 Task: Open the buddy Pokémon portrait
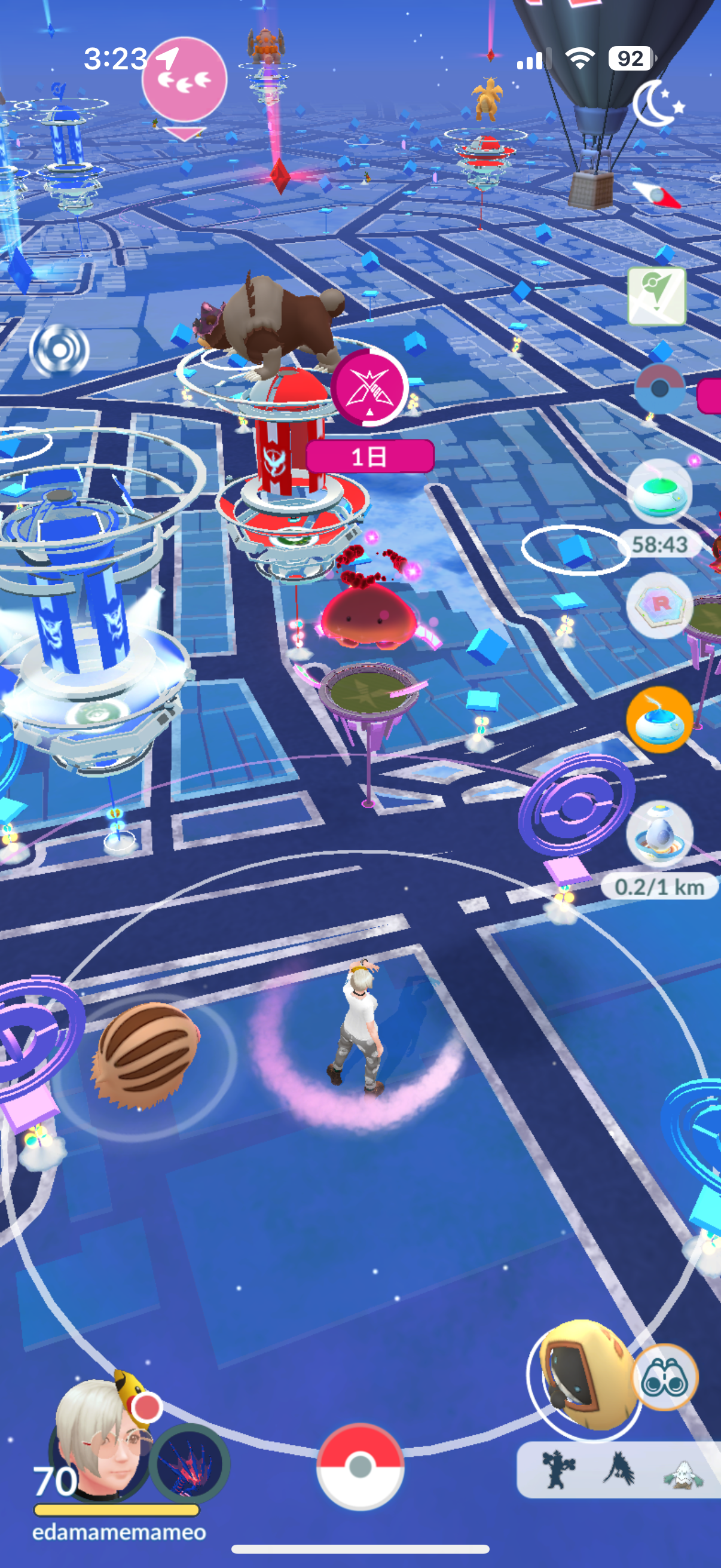[188, 1463]
